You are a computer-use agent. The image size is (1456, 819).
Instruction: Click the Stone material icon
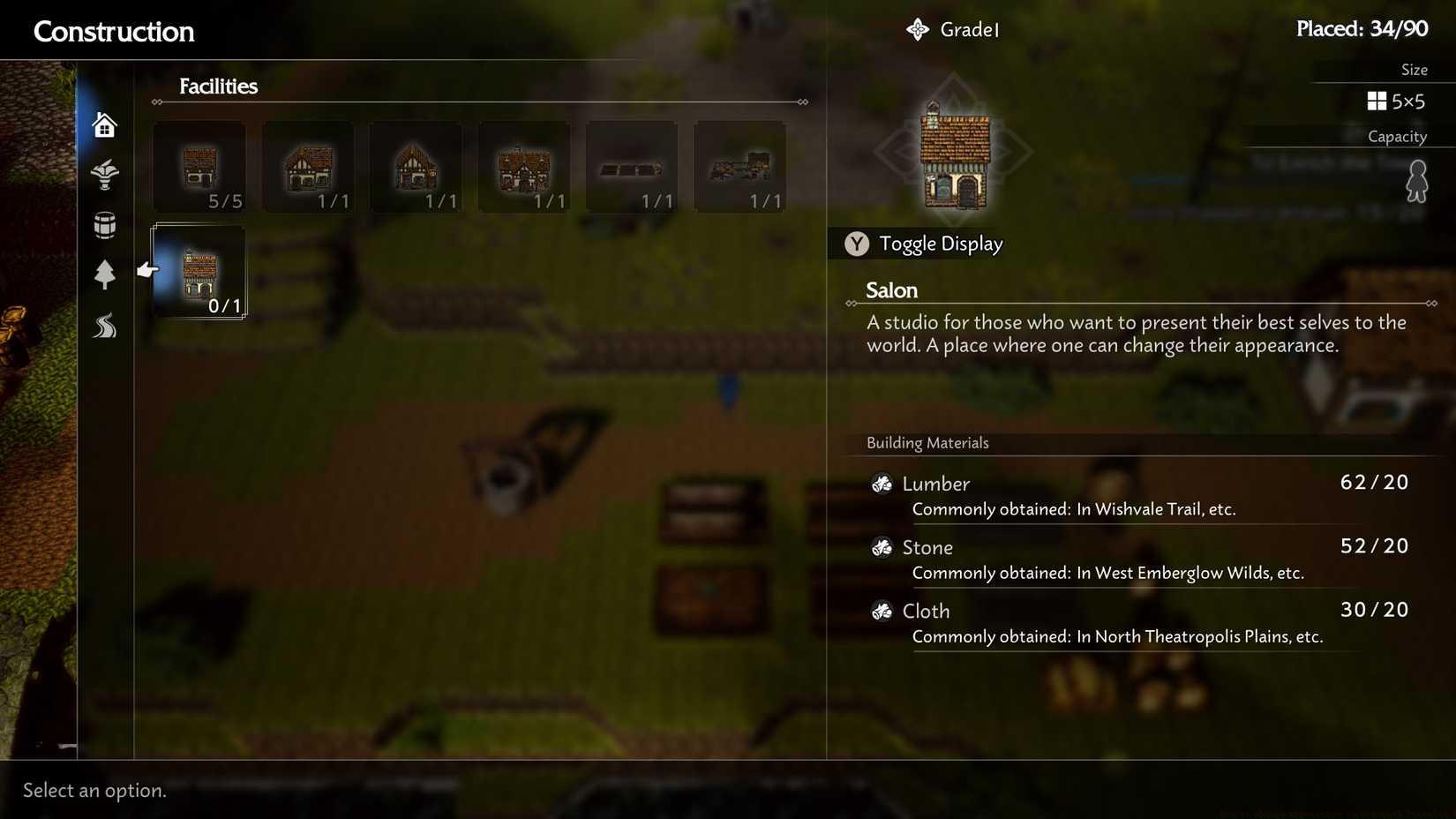[882, 547]
